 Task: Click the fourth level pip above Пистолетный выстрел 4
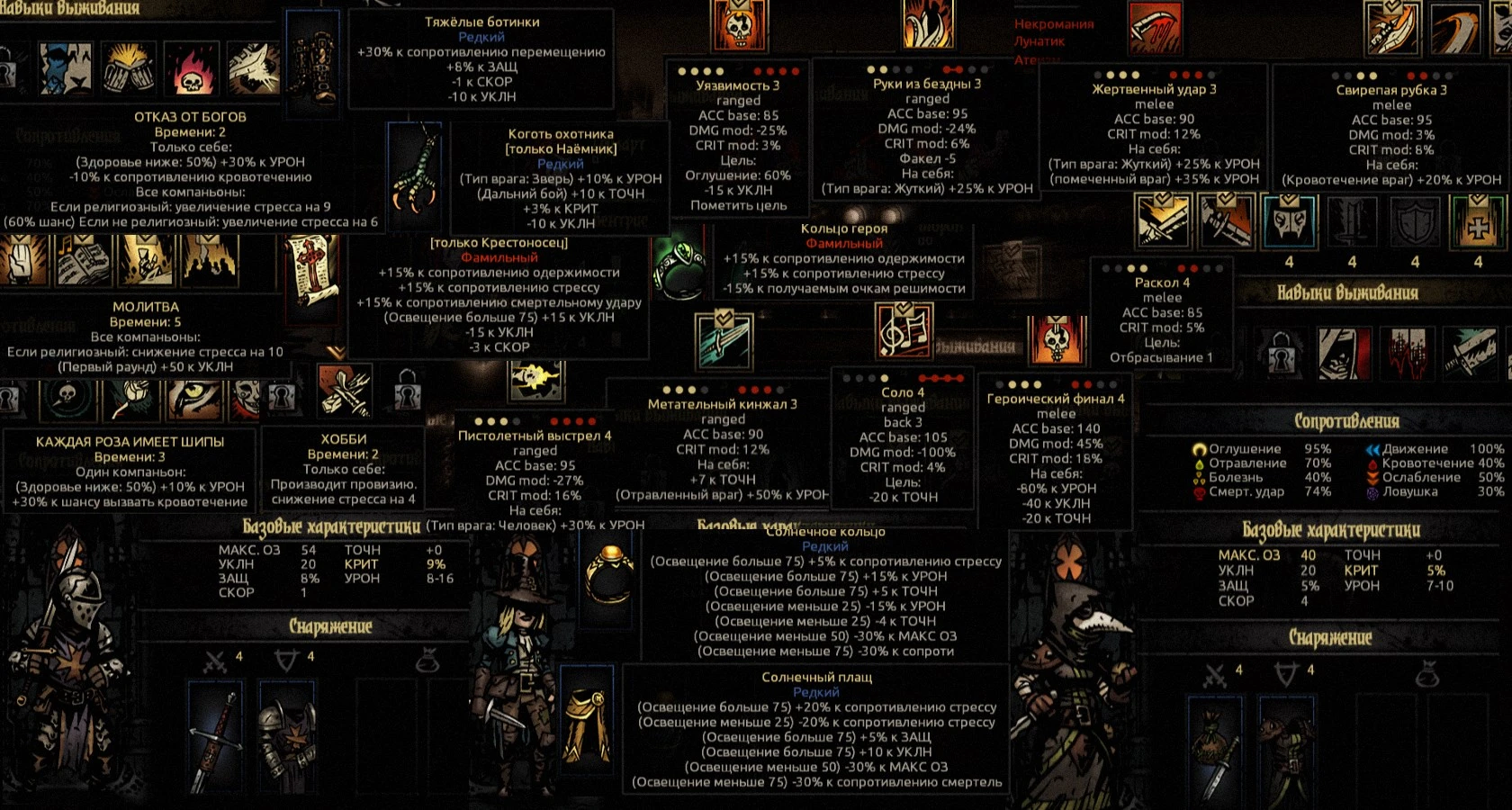coord(515,419)
